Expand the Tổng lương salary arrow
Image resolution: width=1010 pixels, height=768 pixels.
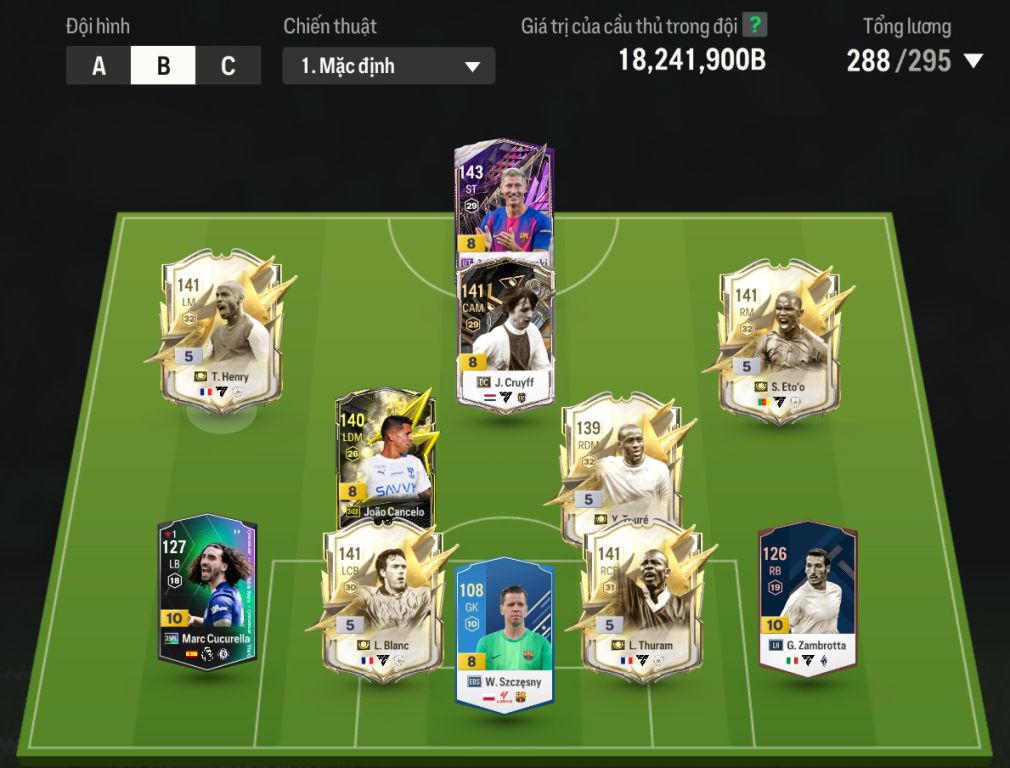[973, 61]
